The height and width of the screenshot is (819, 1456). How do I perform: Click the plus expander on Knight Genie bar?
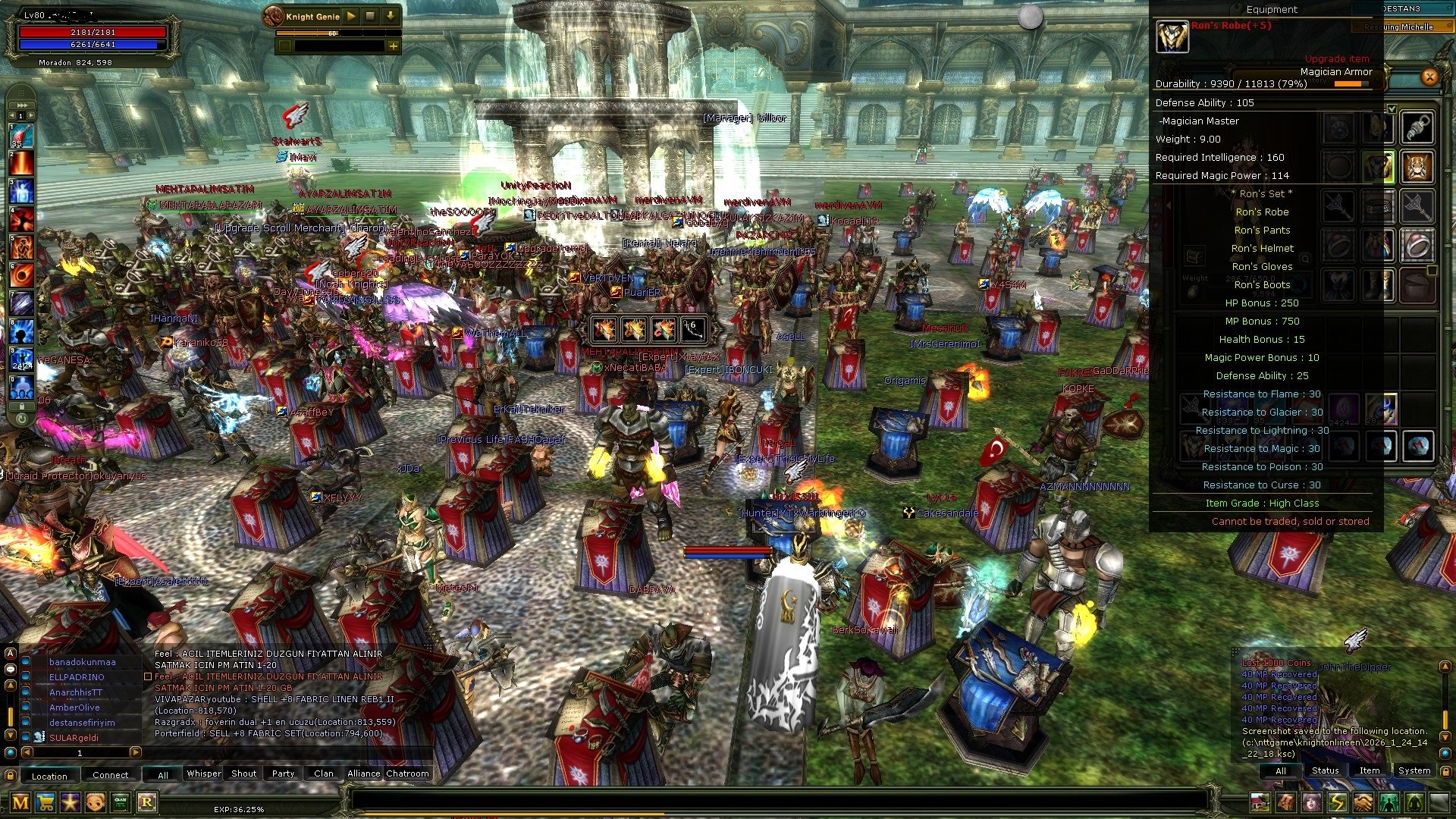tap(394, 47)
